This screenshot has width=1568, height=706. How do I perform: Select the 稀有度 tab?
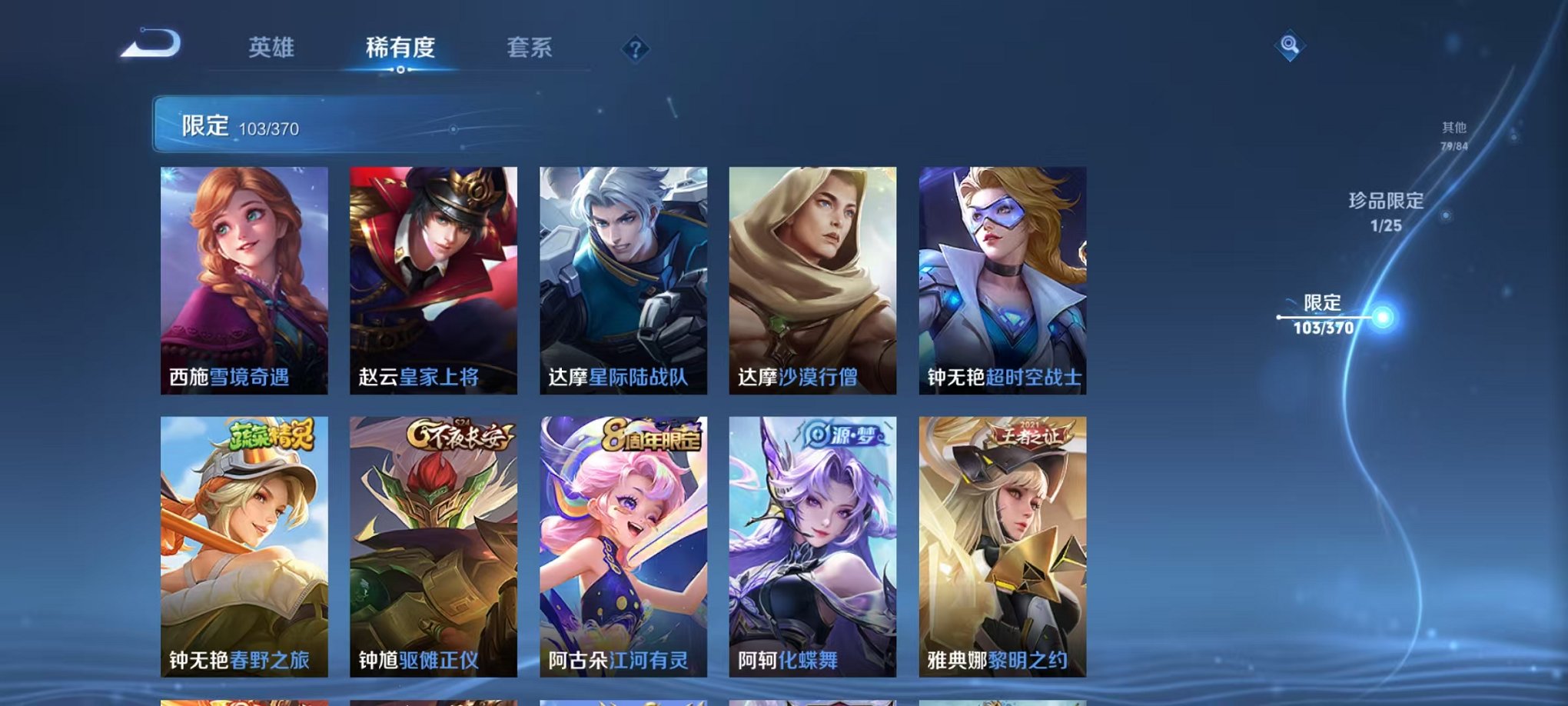coord(400,48)
